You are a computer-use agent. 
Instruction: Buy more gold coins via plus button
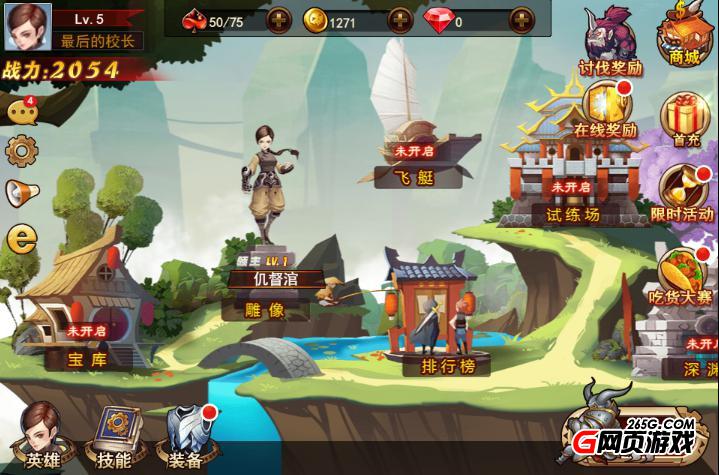[399, 20]
